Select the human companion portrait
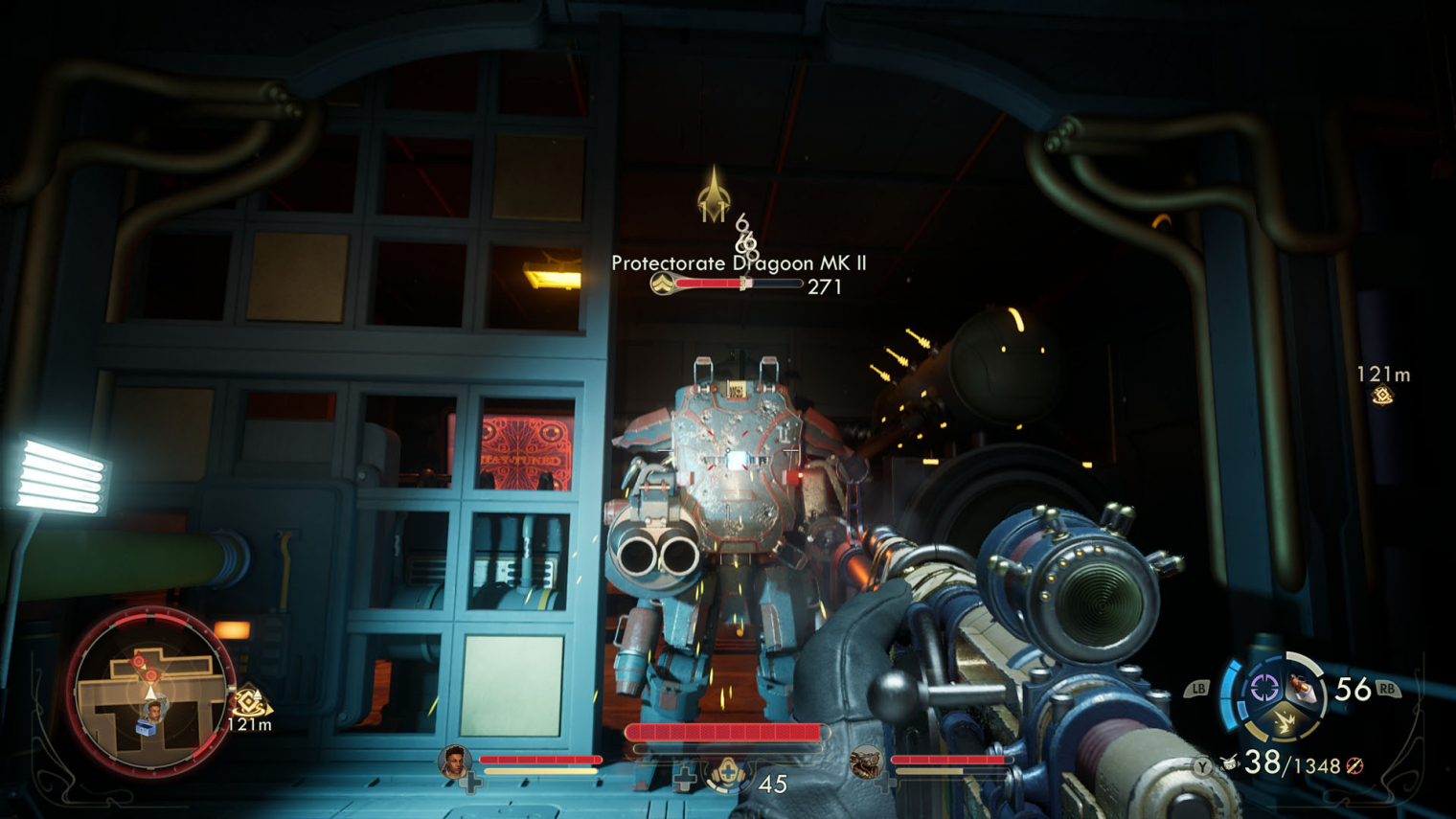The width and height of the screenshot is (1456, 819). click(x=454, y=761)
